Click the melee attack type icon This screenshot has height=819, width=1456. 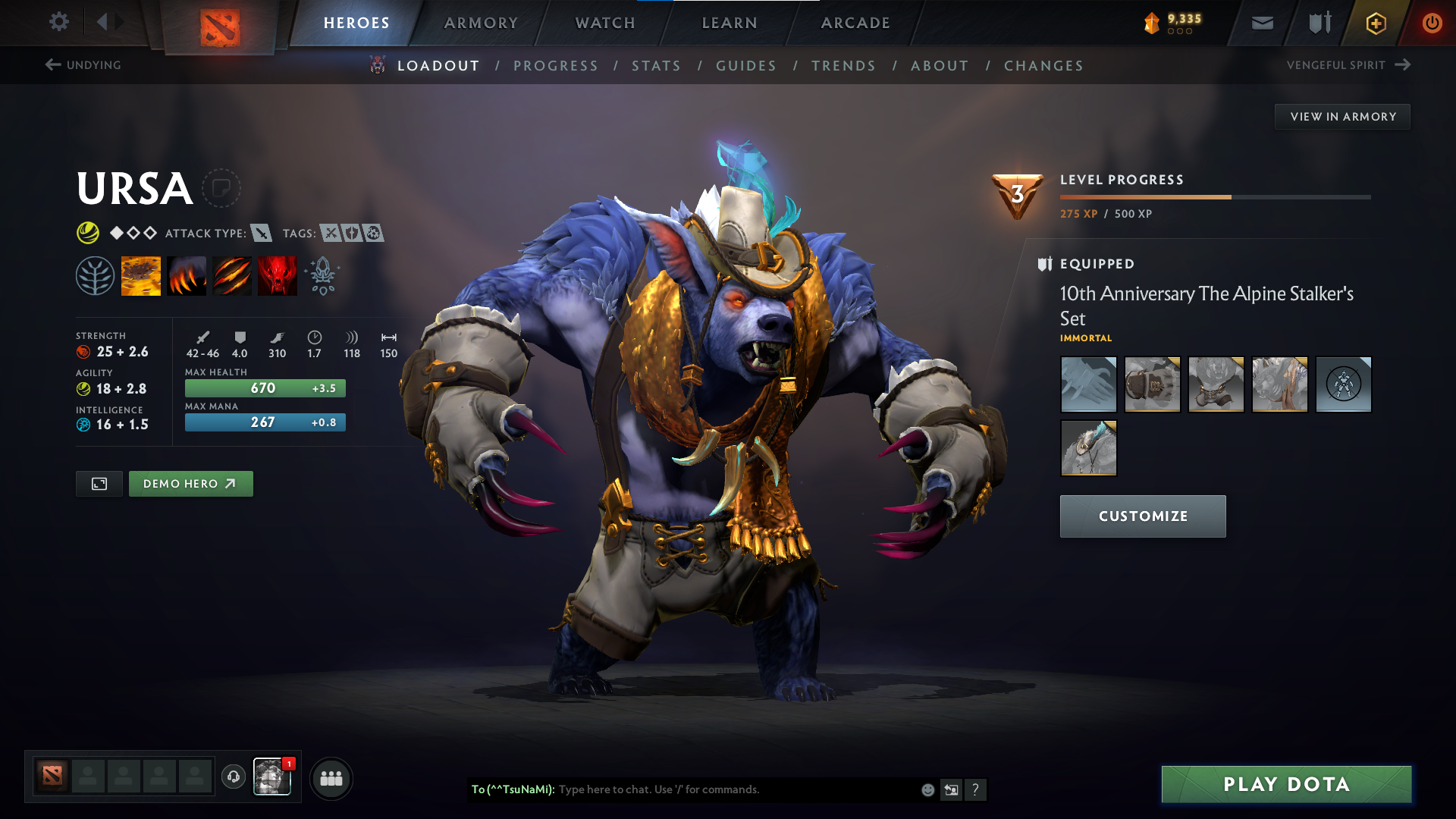(x=262, y=234)
